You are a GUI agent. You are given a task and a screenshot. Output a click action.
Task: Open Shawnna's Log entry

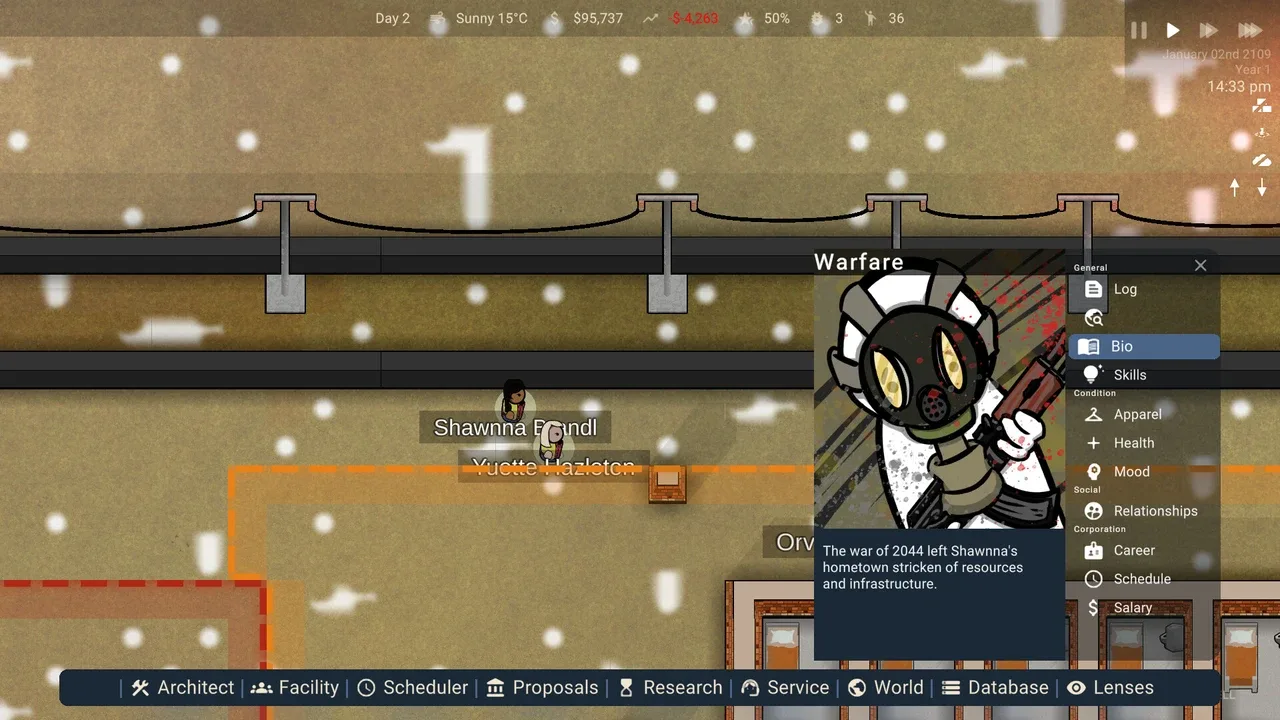[1125, 289]
